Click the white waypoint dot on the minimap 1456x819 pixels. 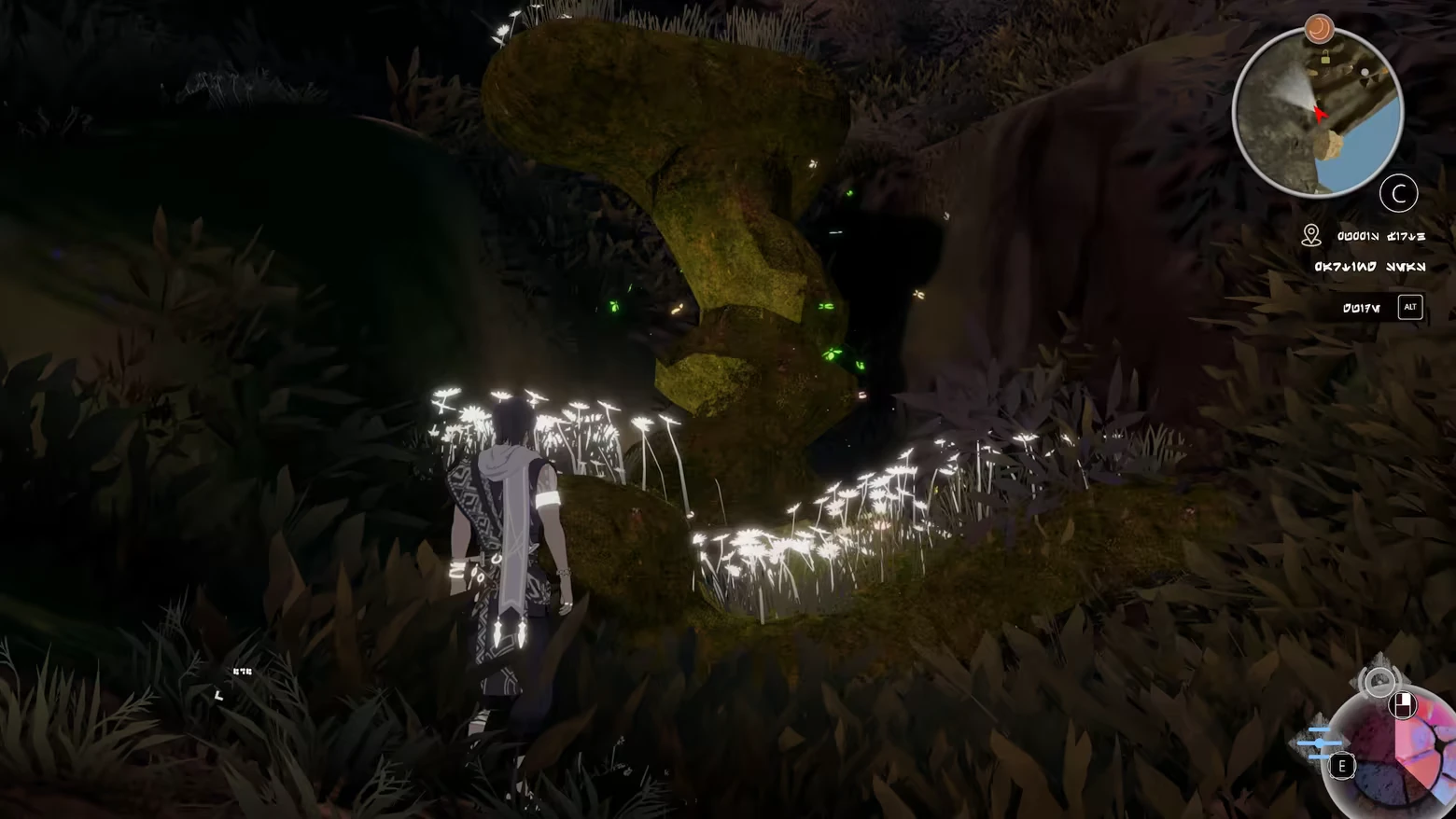tap(1365, 72)
